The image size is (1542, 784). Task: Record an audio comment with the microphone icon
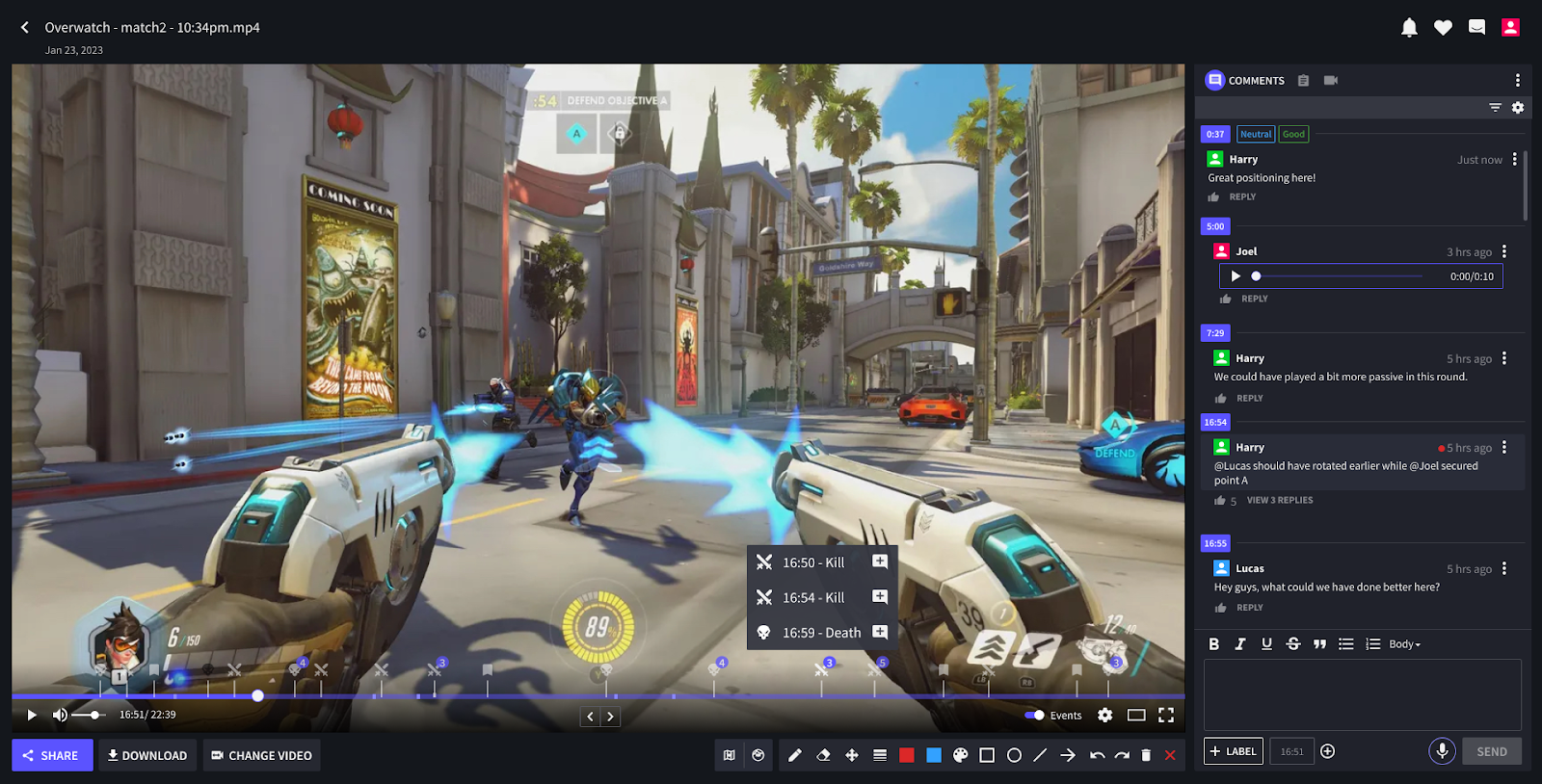click(1442, 750)
